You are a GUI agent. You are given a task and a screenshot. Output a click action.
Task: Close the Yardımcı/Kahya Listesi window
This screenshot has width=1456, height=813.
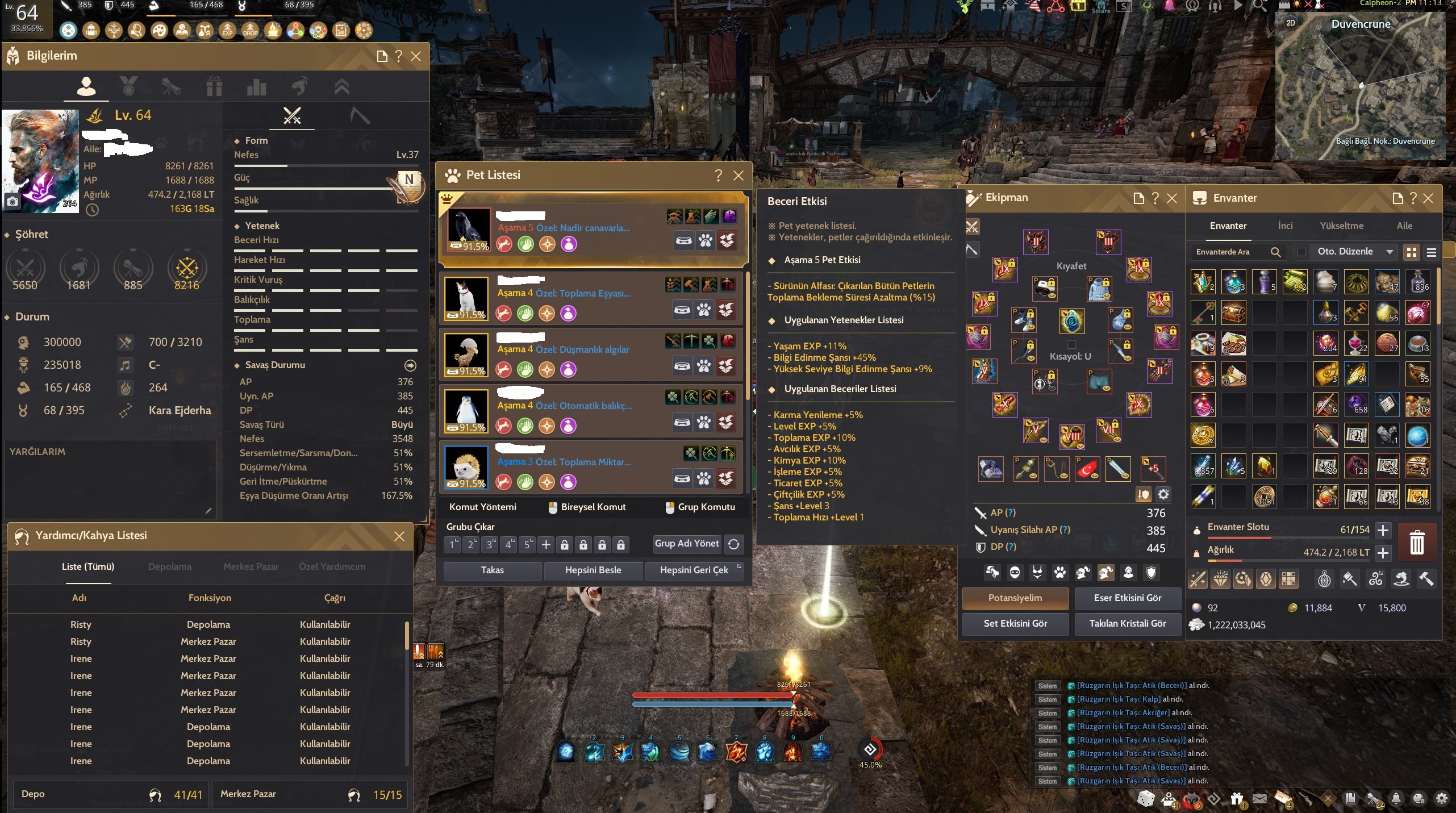(399, 536)
